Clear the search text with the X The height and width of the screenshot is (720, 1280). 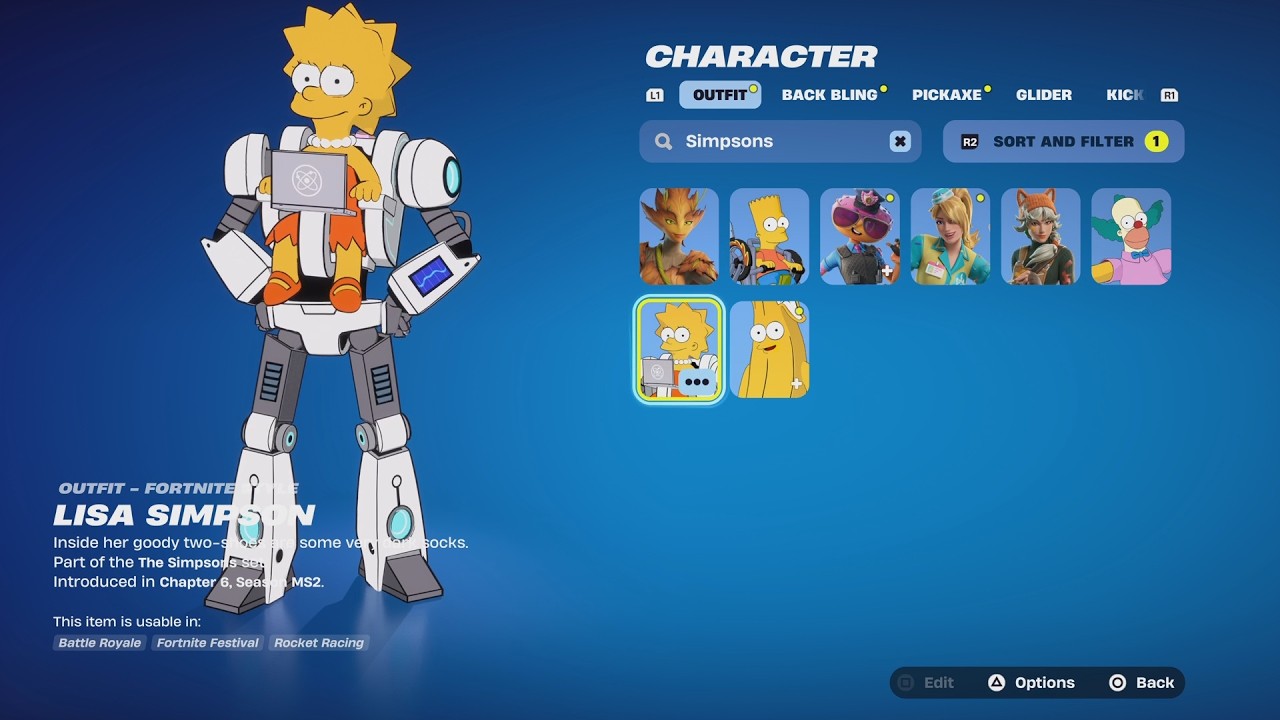tap(900, 141)
